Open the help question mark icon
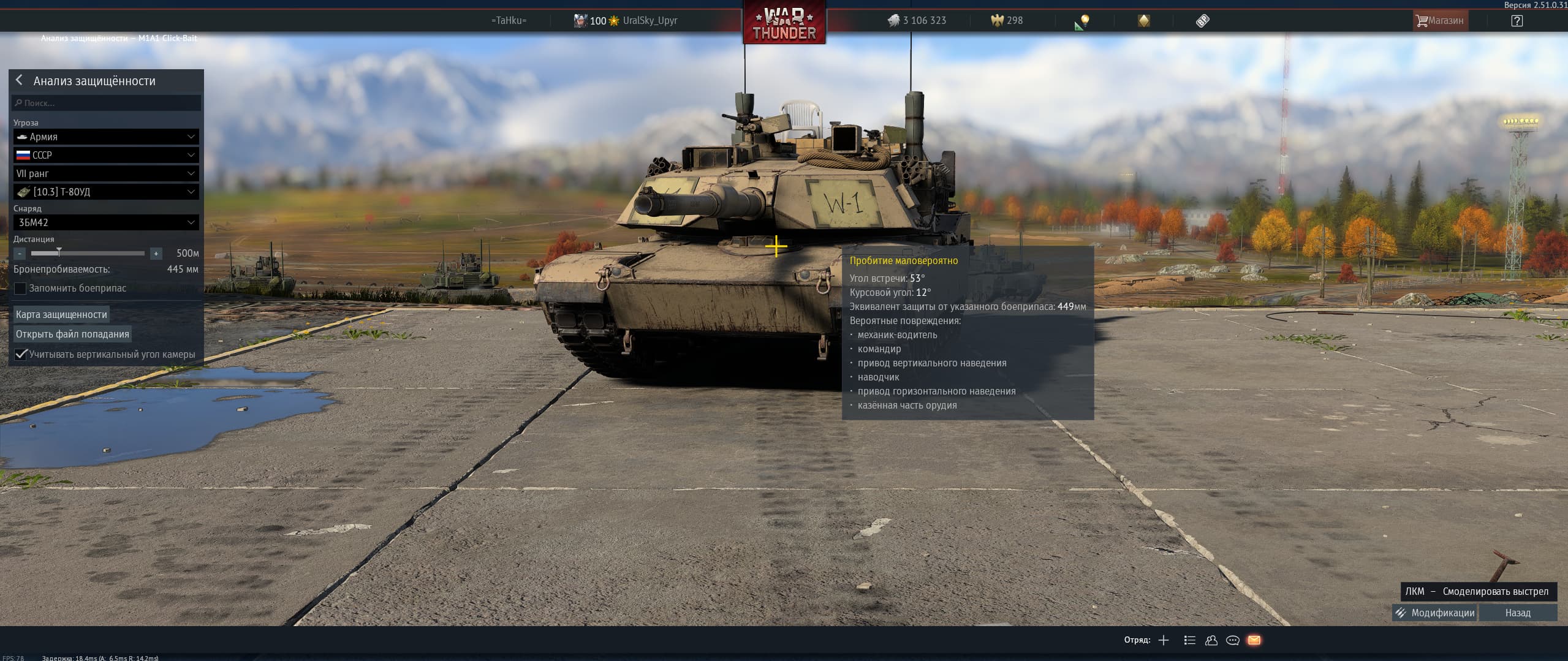This screenshot has height=661, width=1568. point(1517,21)
